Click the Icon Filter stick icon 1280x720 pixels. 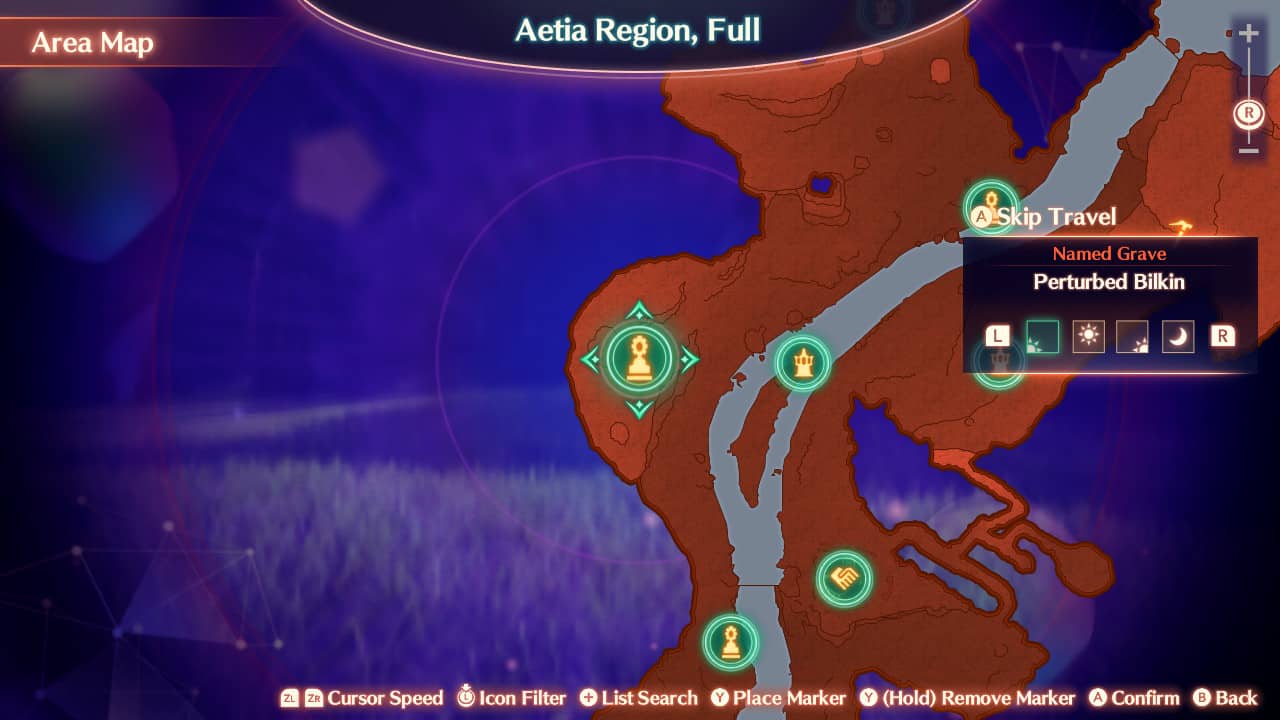click(466, 698)
